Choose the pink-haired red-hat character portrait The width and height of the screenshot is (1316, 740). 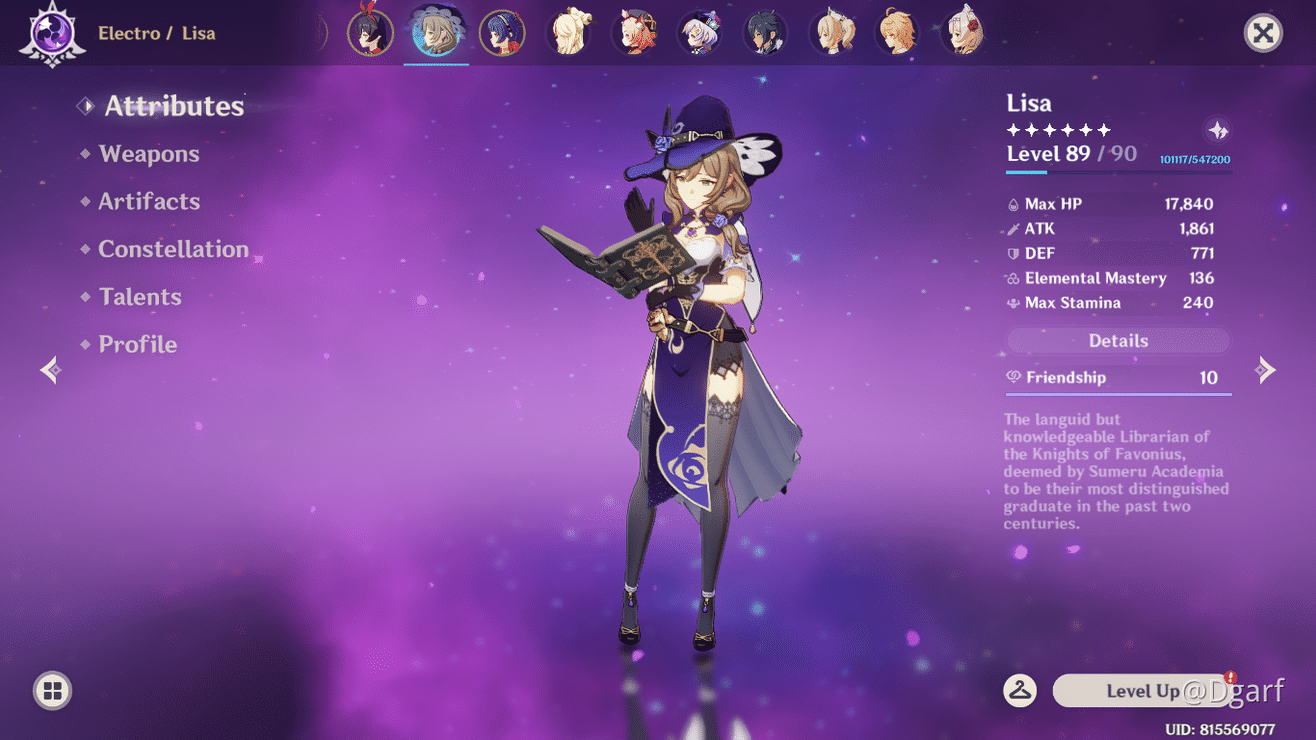(x=634, y=33)
